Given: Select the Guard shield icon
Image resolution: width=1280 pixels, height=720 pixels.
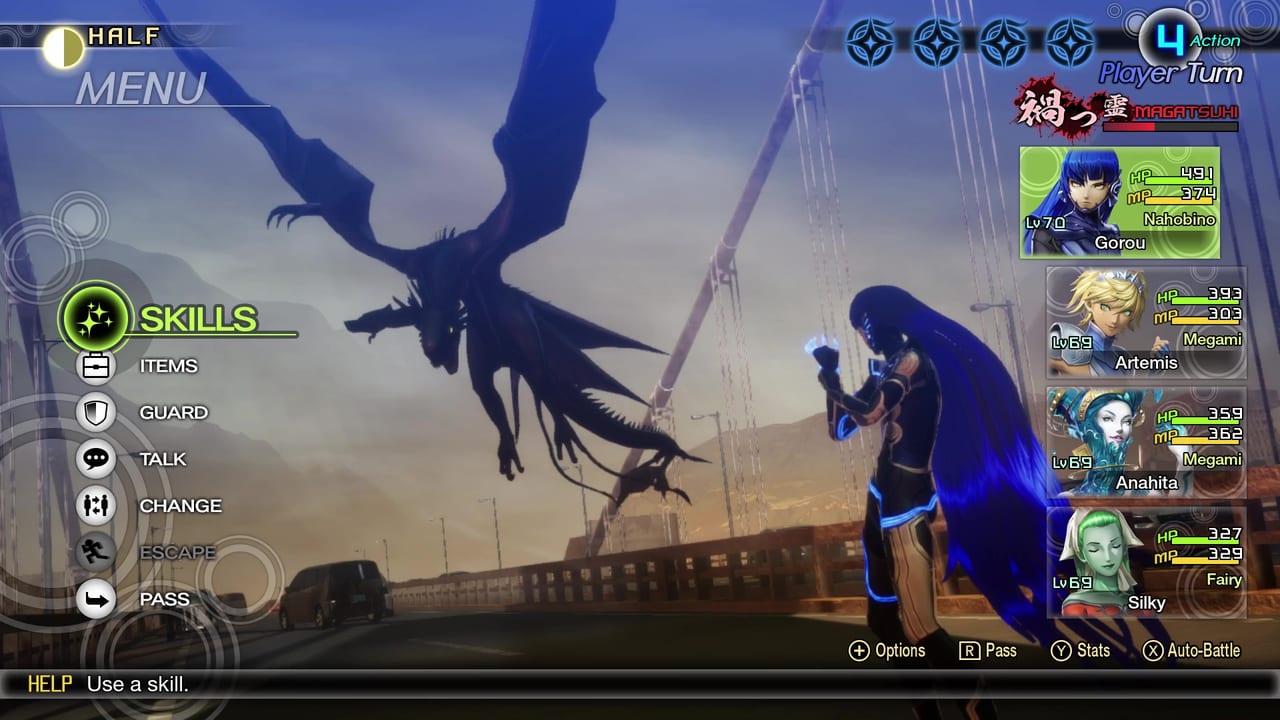Looking at the screenshot, I should click(x=95, y=412).
